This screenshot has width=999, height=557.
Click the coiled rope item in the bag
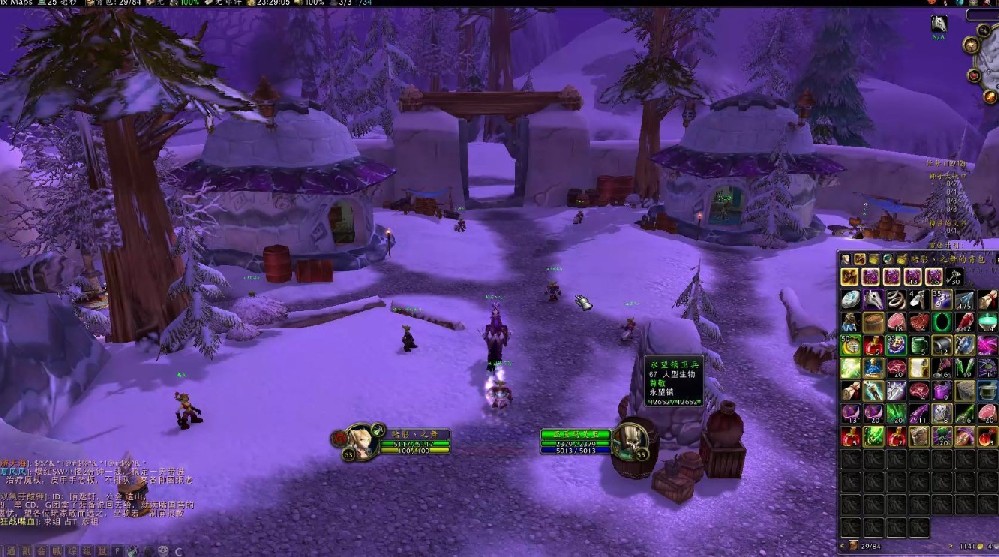coord(895,298)
